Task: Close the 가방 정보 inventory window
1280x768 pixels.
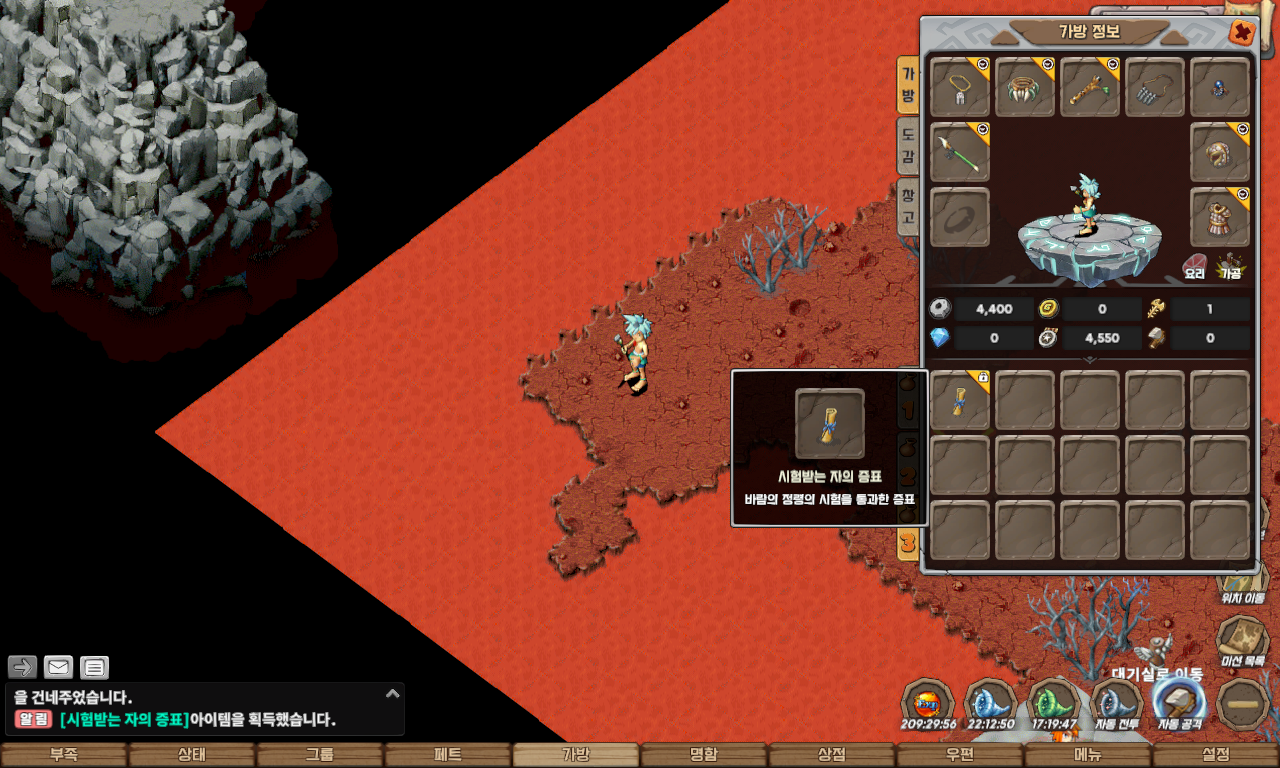Action: click(1241, 33)
